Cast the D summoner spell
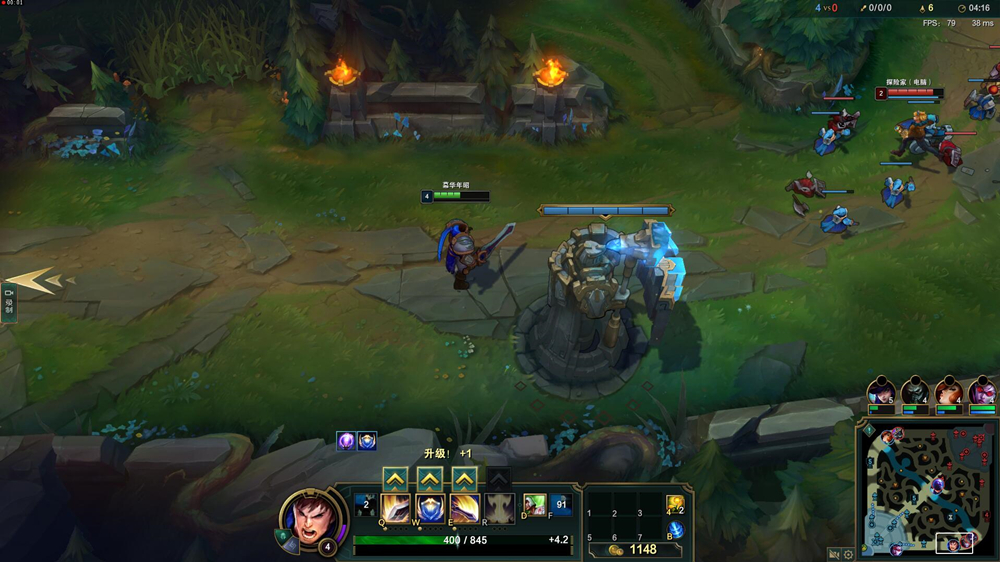The image size is (1000, 562). point(535,505)
